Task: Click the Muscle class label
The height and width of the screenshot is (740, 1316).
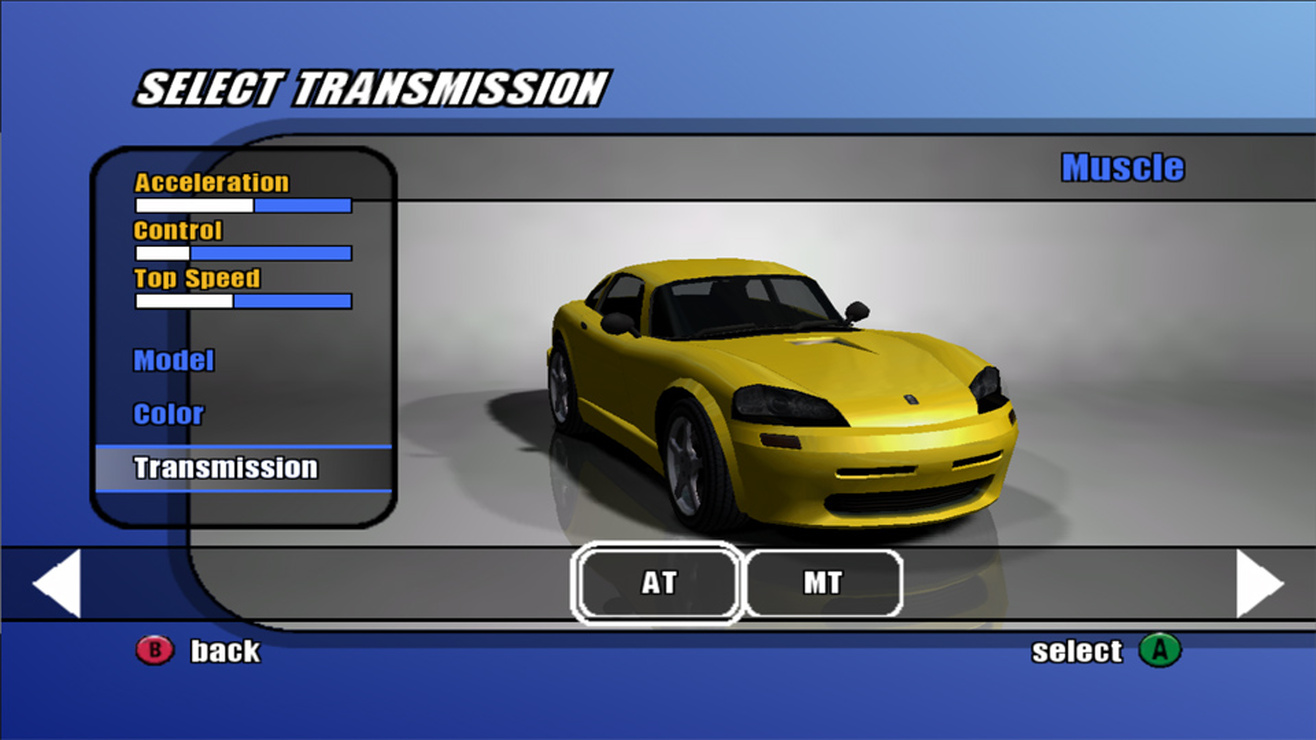Action: click(x=1122, y=167)
